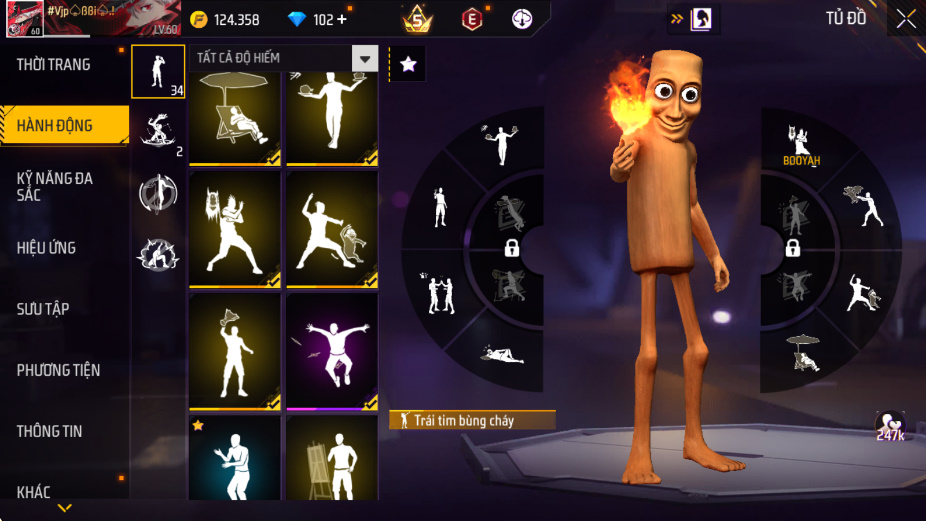926x521 pixels.
Task: Open the emote sub-tab showing 34
Action: point(158,72)
